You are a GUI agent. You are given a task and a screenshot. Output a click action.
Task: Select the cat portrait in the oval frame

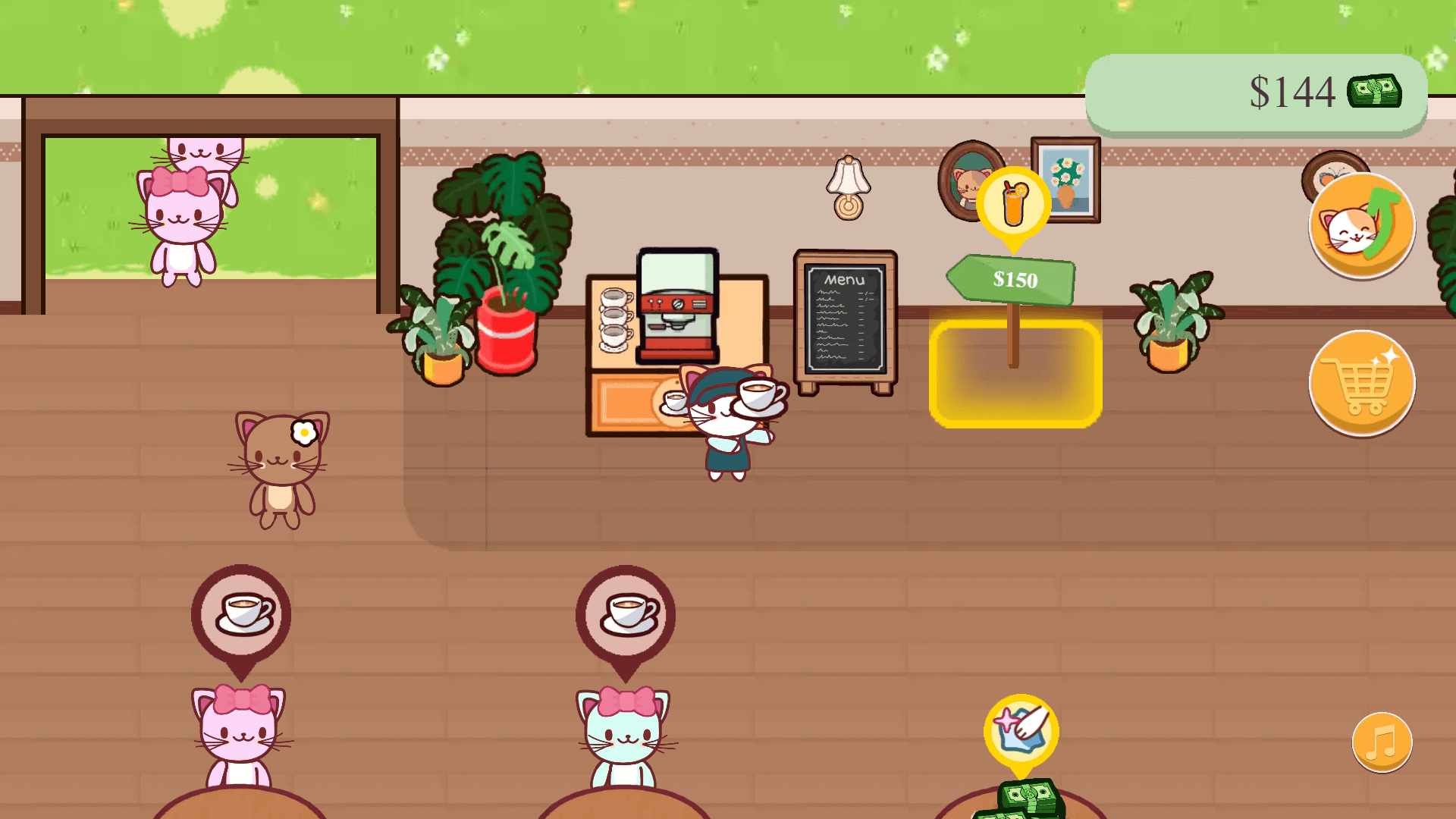point(965,182)
